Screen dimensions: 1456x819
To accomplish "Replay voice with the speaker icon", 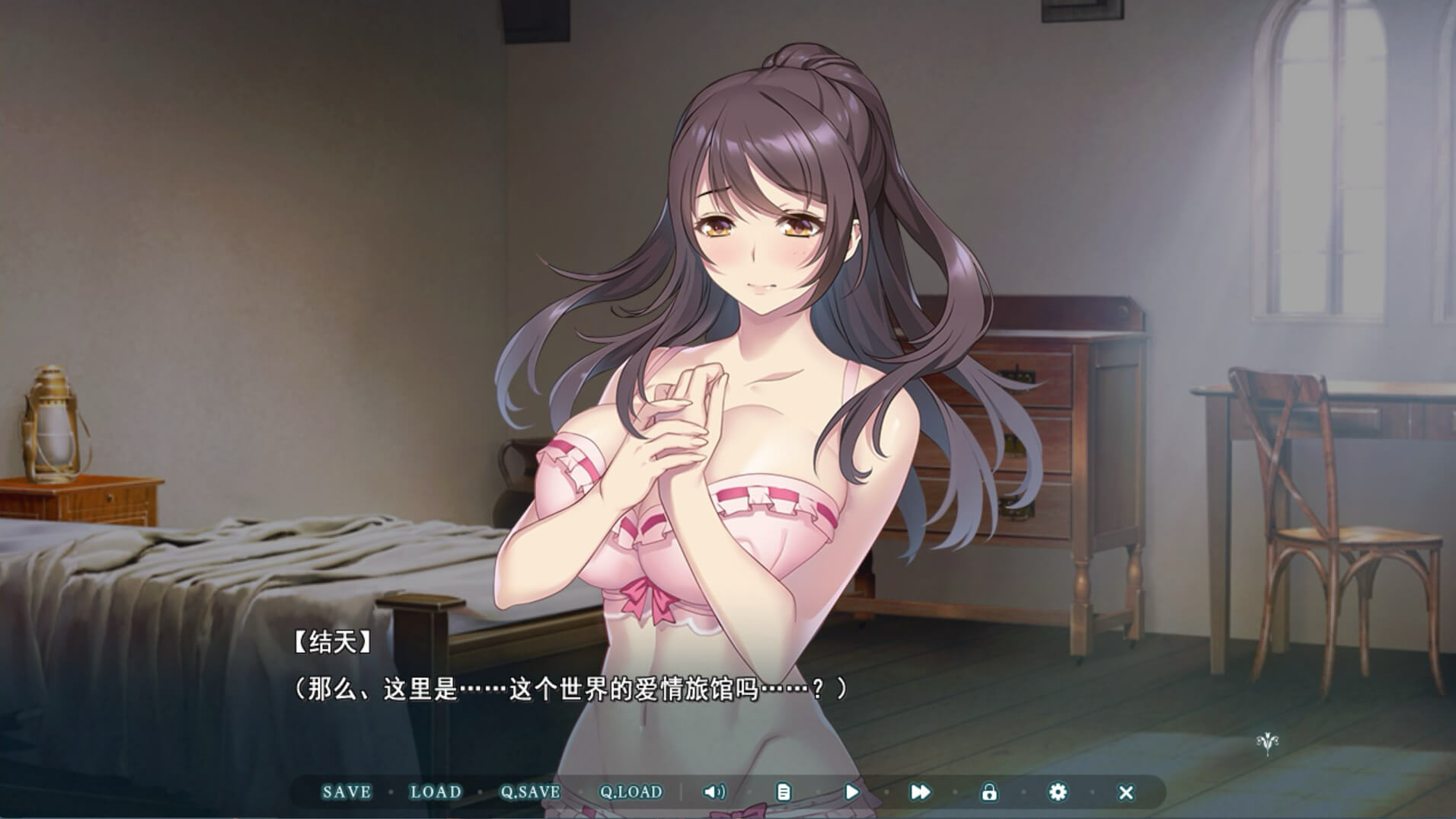I will (714, 792).
